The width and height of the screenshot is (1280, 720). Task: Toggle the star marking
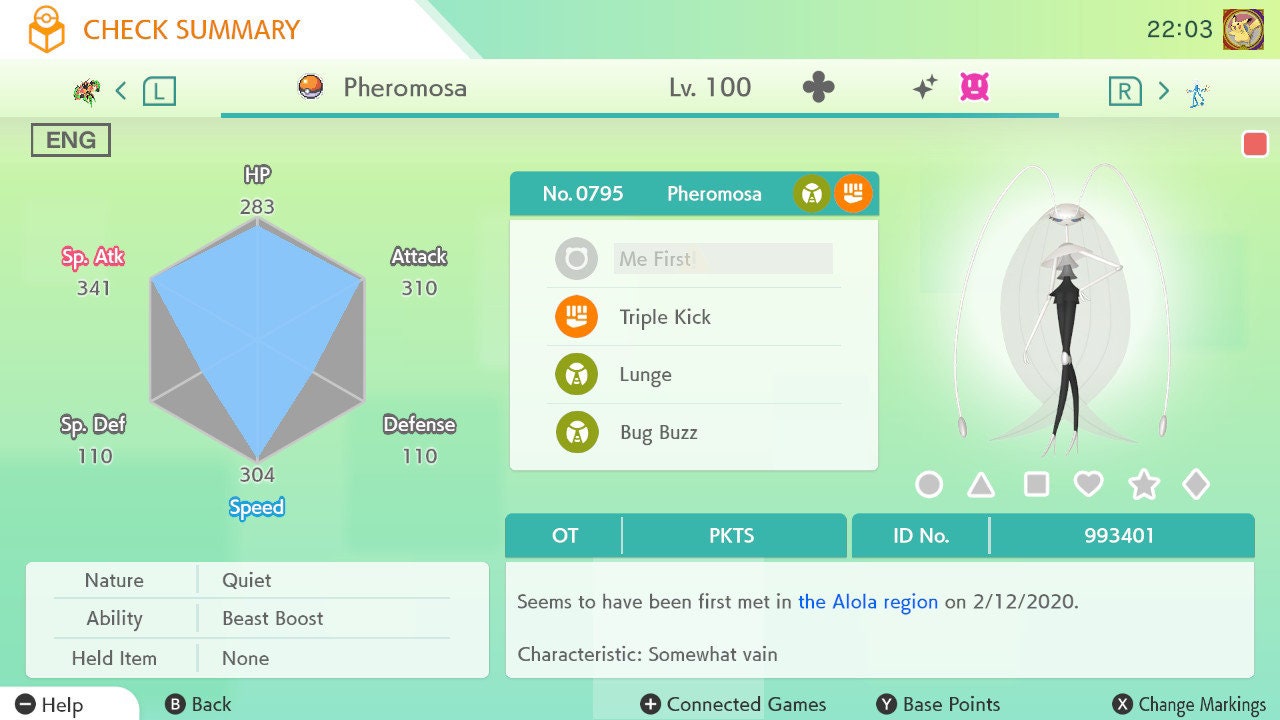[1143, 485]
